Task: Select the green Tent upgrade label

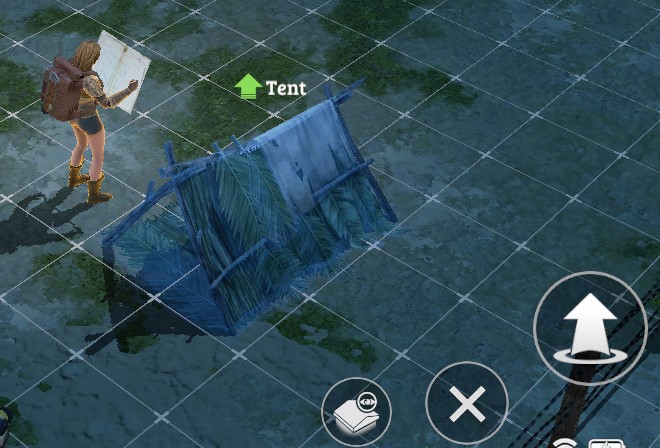Action: click(x=271, y=88)
